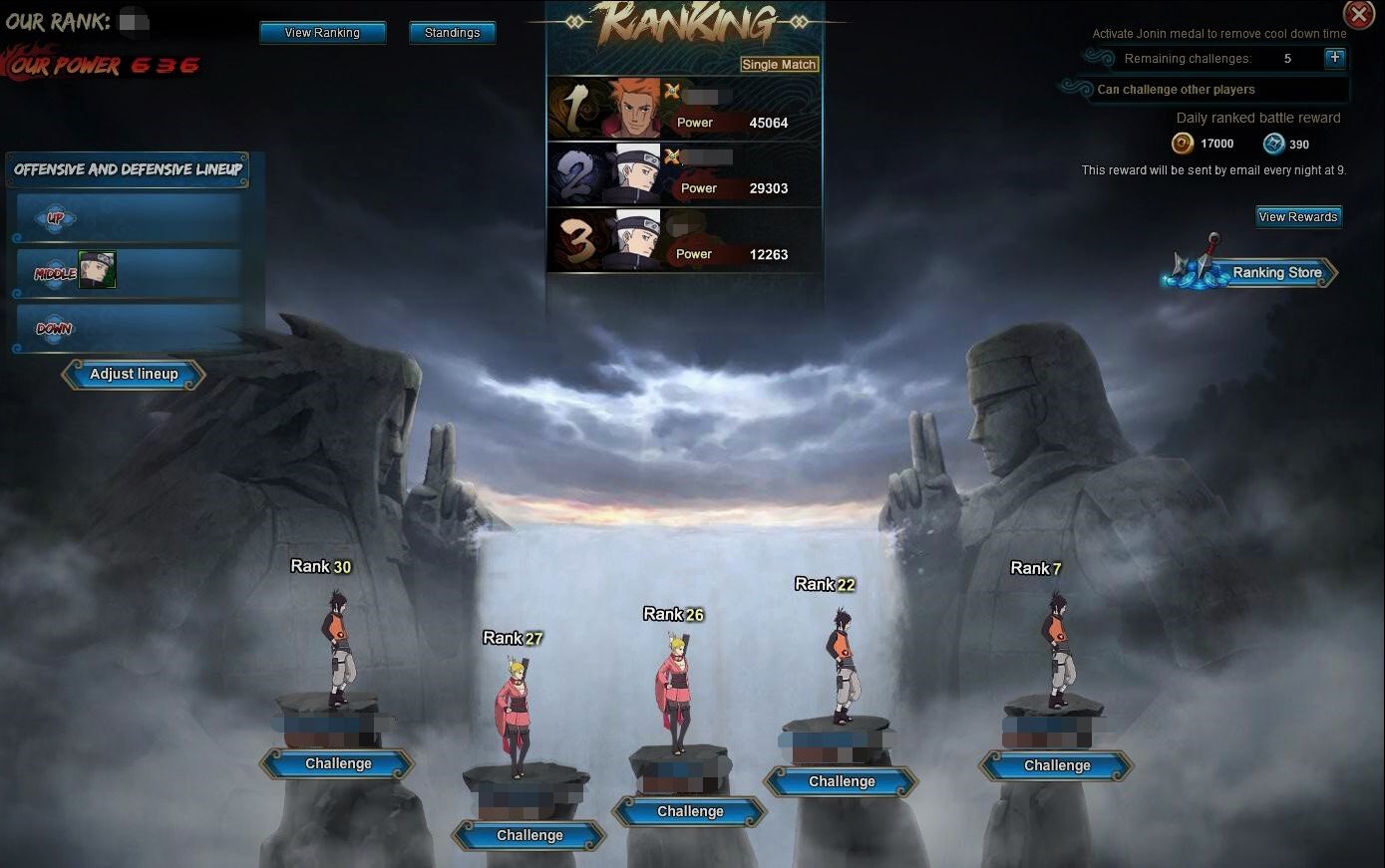Challenge the Rank 26 opponent

point(690,812)
